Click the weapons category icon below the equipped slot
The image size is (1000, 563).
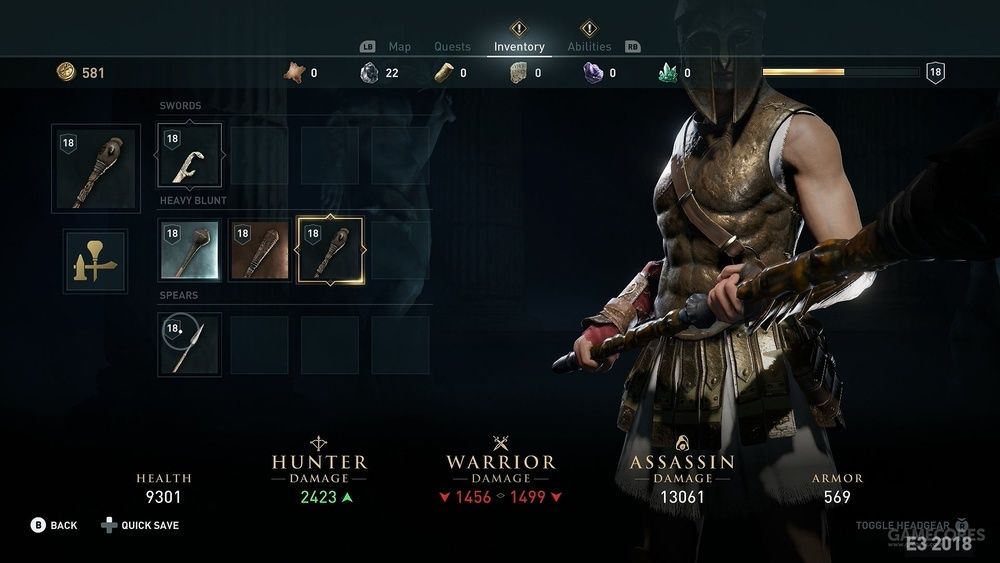tap(95, 261)
